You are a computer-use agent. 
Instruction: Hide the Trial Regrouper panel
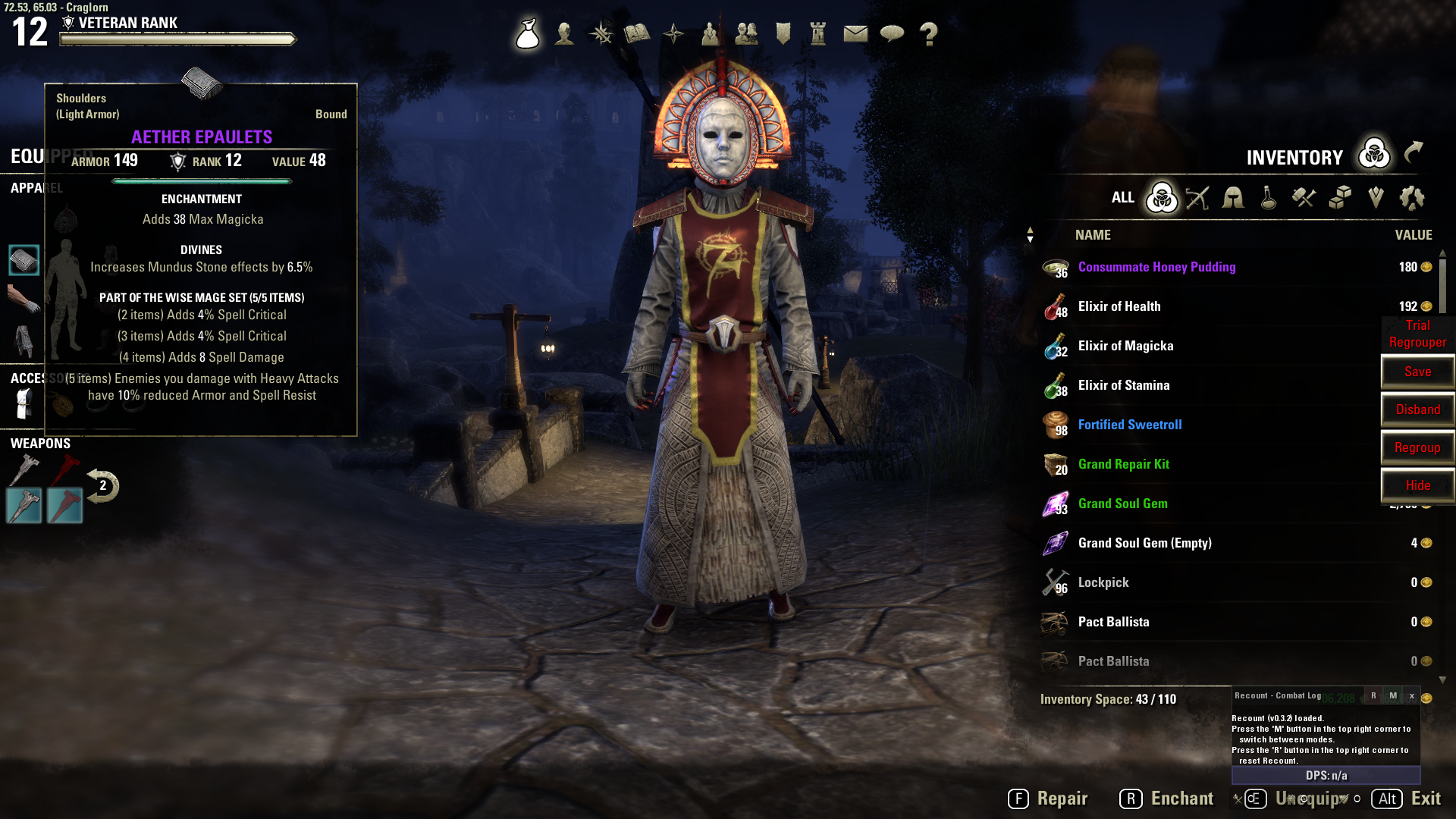tap(1417, 485)
